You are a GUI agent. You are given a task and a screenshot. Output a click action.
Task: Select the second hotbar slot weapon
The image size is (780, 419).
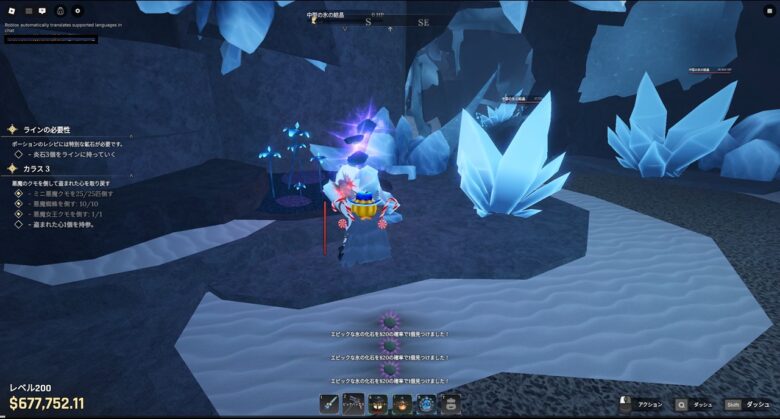click(x=353, y=403)
